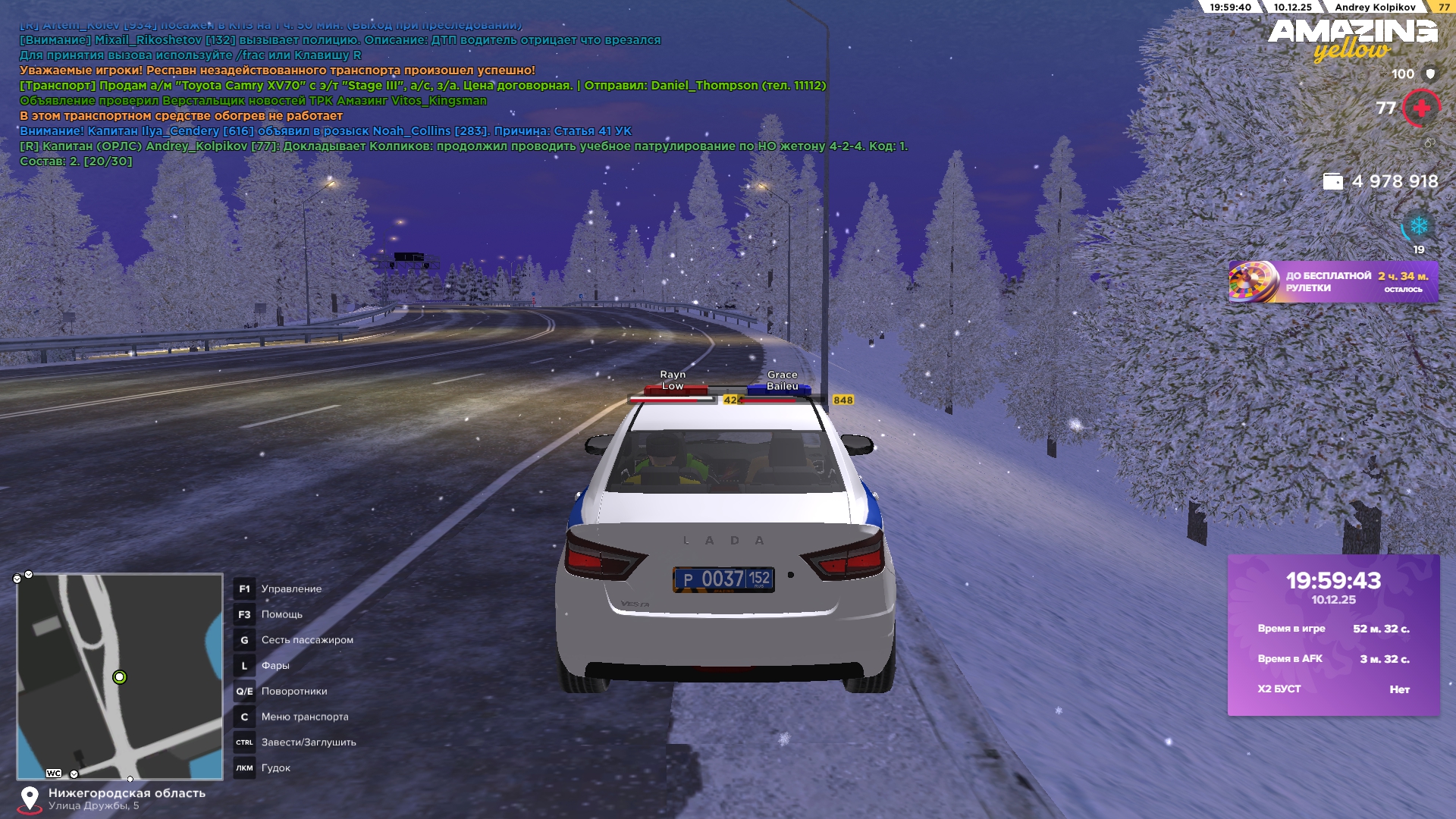Click the armor shield icon

(1430, 74)
